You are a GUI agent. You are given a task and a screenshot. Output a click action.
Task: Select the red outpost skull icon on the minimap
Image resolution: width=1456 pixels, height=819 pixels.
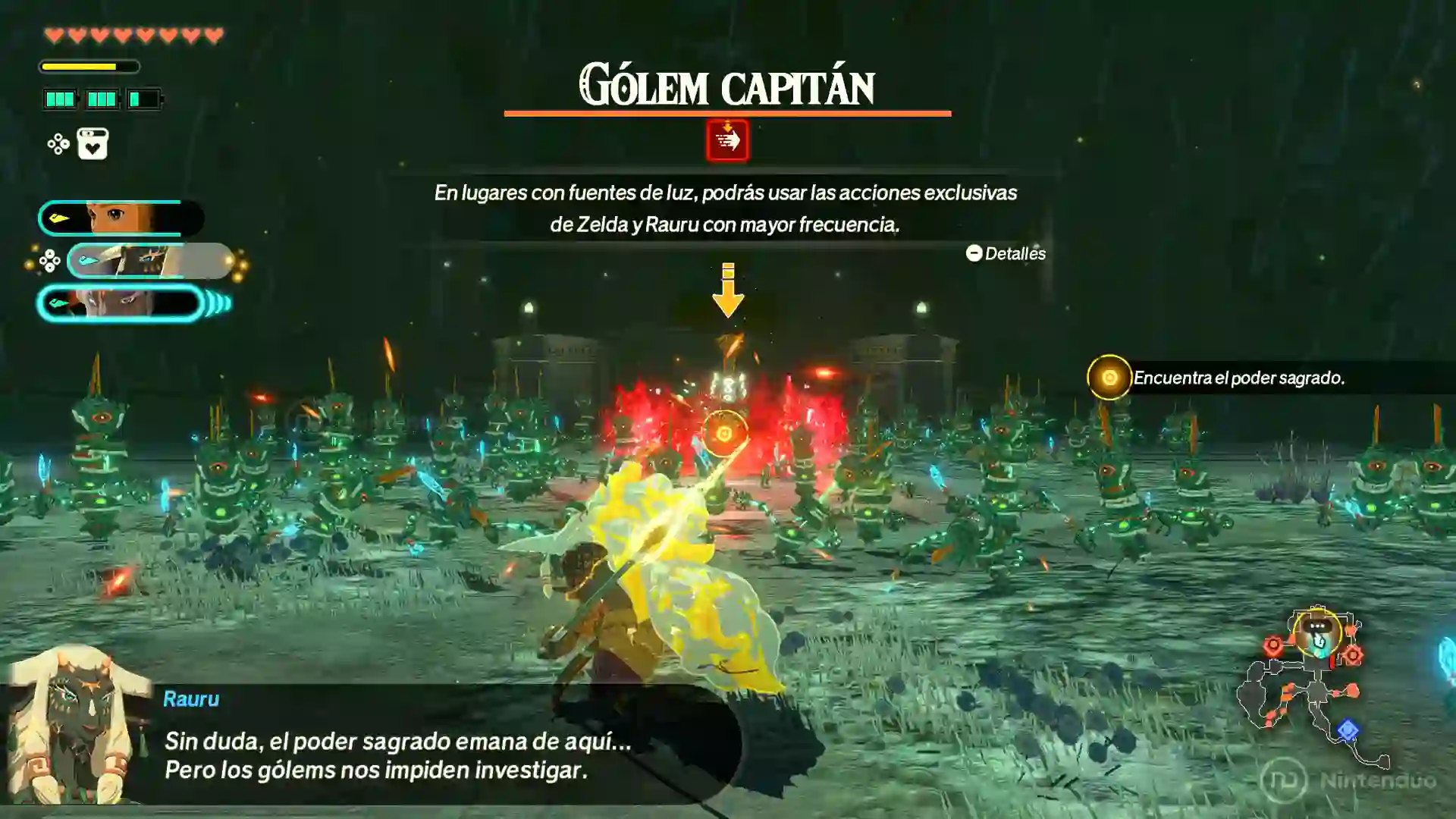[1273, 645]
